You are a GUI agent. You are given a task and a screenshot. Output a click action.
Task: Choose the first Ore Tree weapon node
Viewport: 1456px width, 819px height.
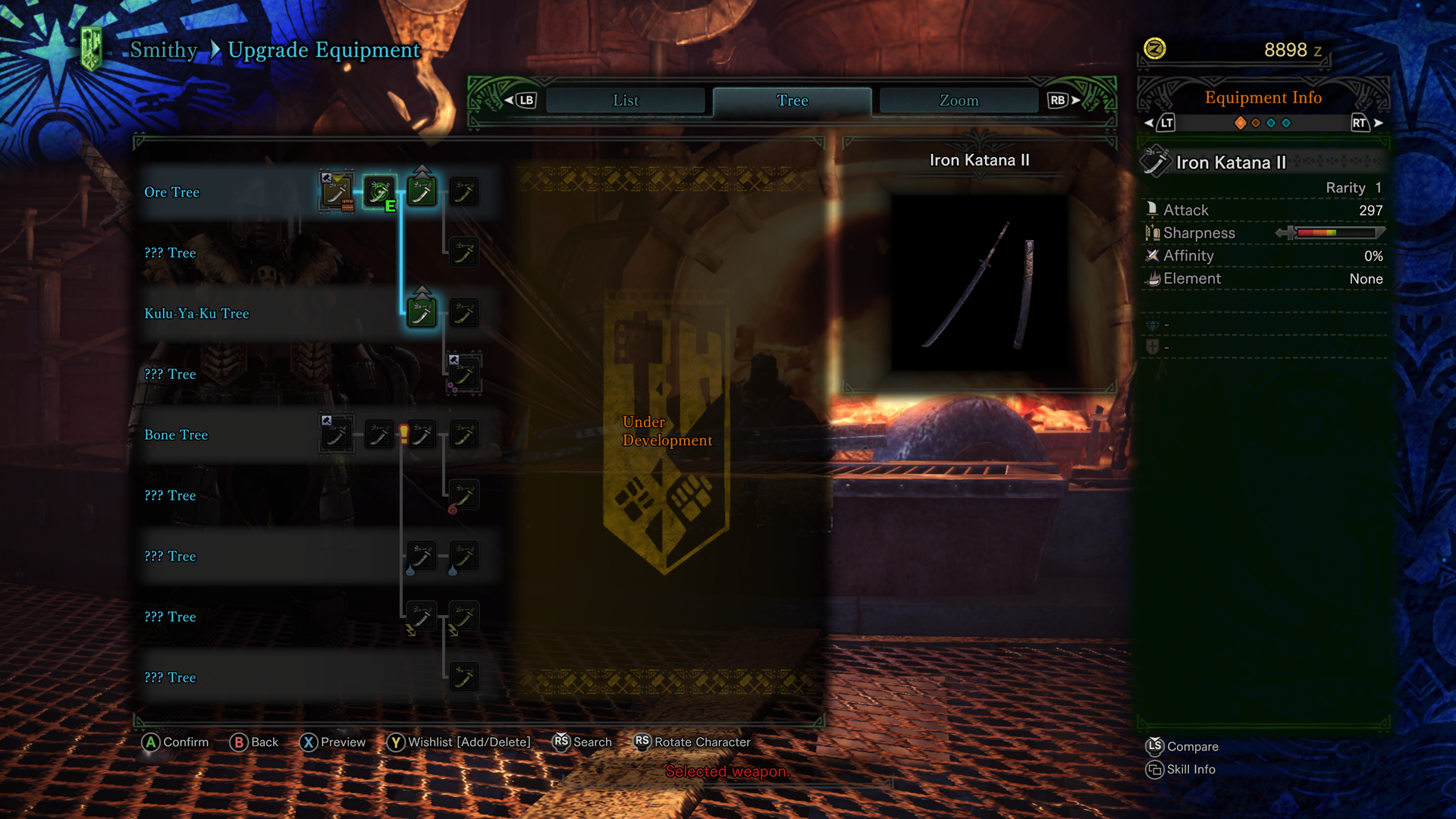pyautogui.click(x=336, y=192)
